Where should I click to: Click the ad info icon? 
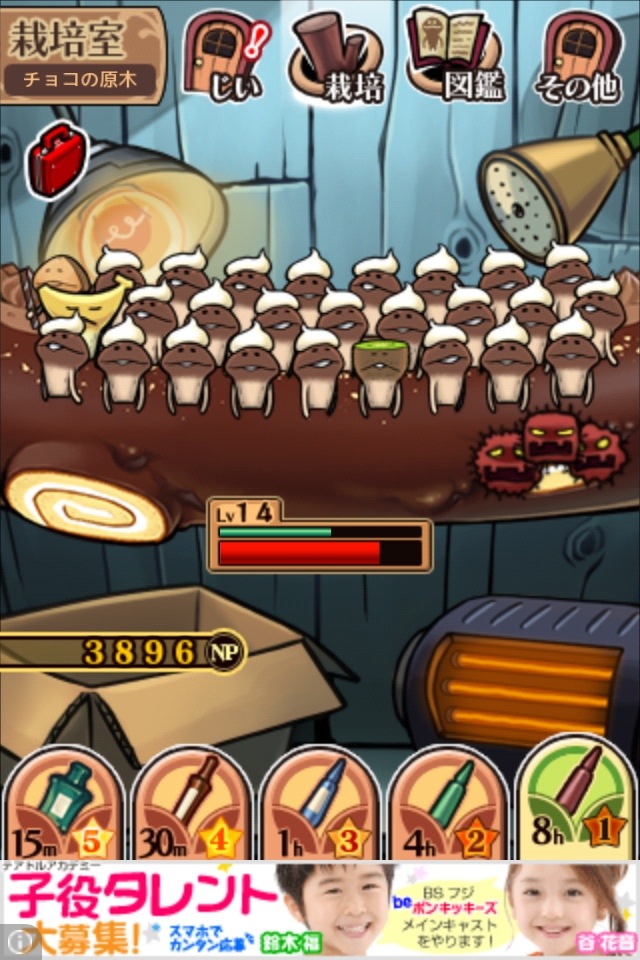18,943
